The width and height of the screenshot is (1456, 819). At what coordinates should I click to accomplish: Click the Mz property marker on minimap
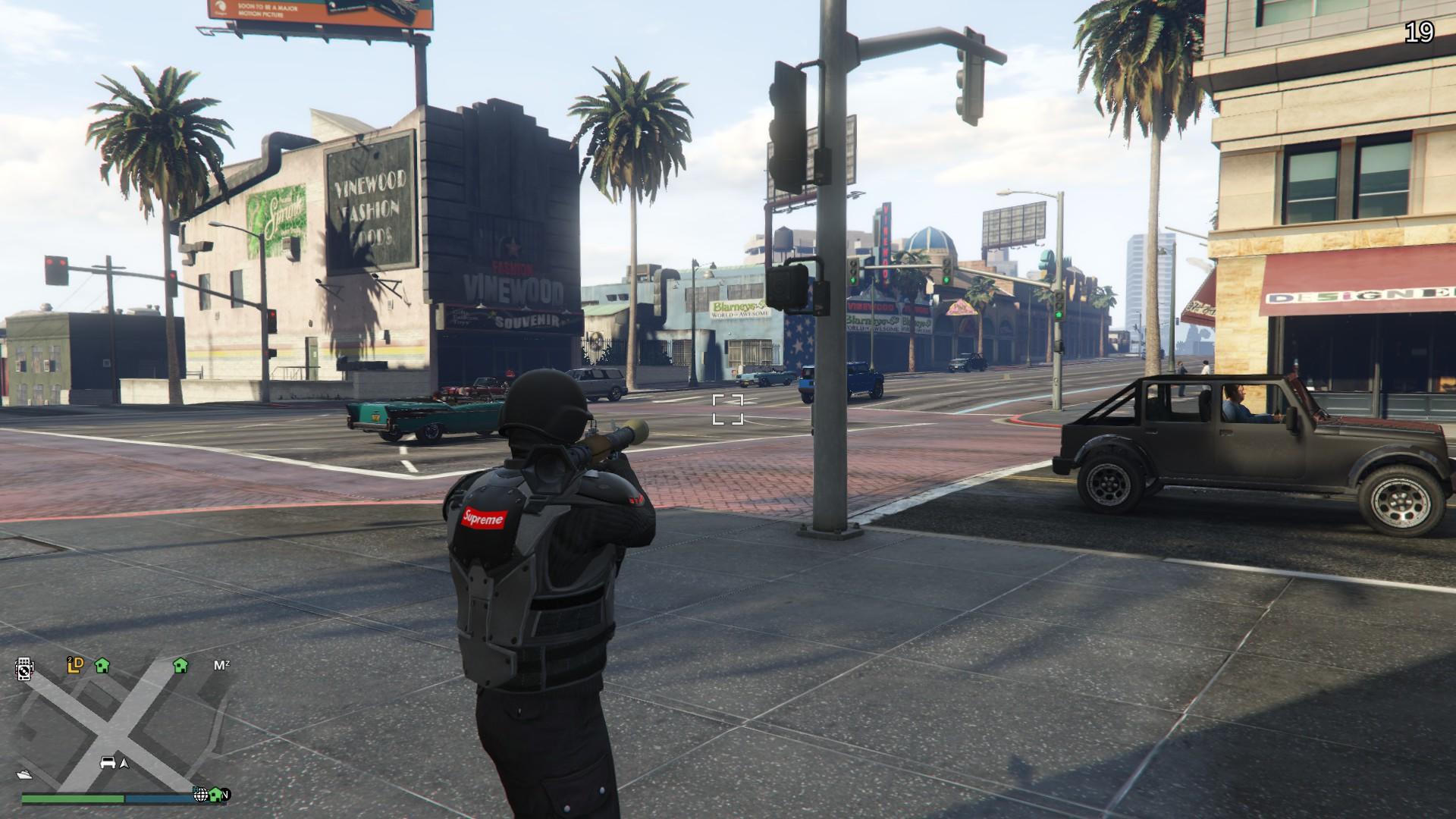click(x=224, y=665)
